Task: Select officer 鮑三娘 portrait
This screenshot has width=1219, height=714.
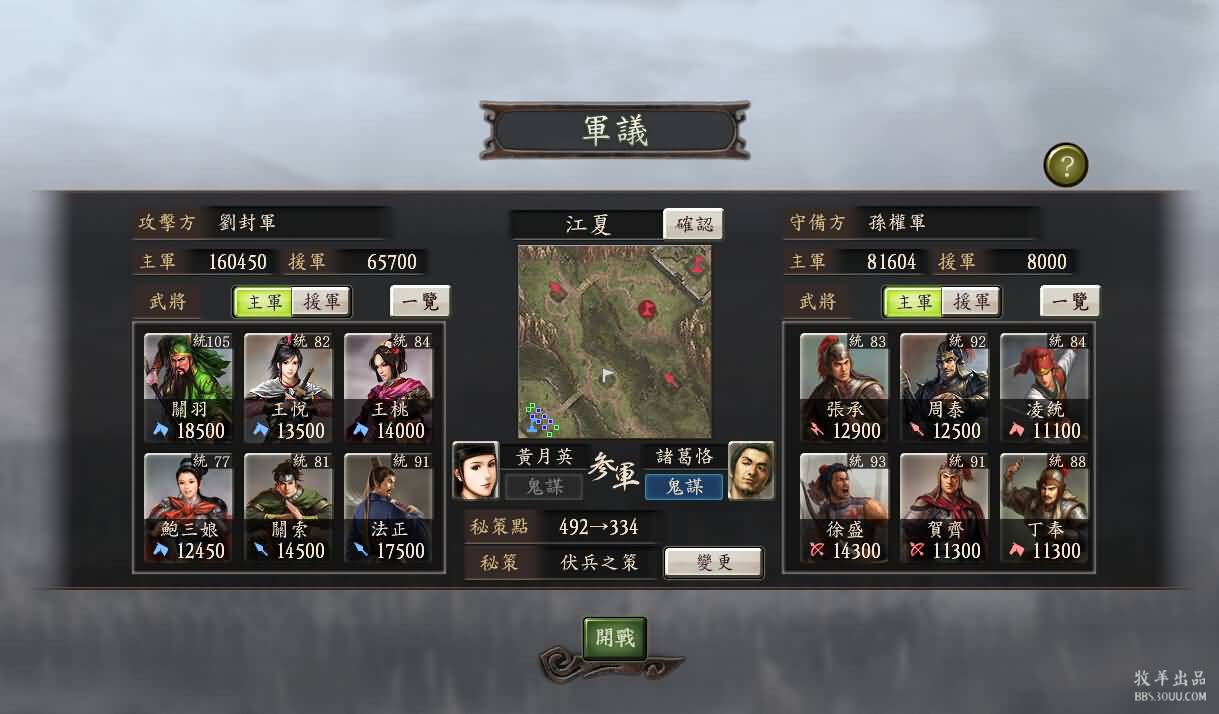Action: (x=188, y=507)
